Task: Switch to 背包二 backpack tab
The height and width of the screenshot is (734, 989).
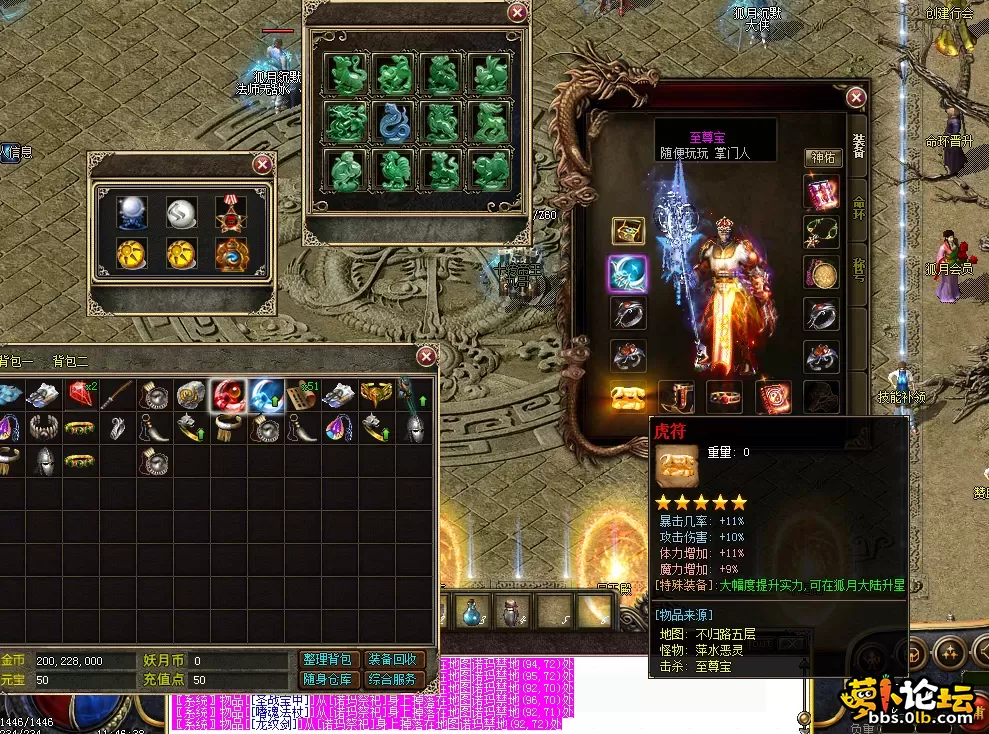Action: [x=71, y=360]
